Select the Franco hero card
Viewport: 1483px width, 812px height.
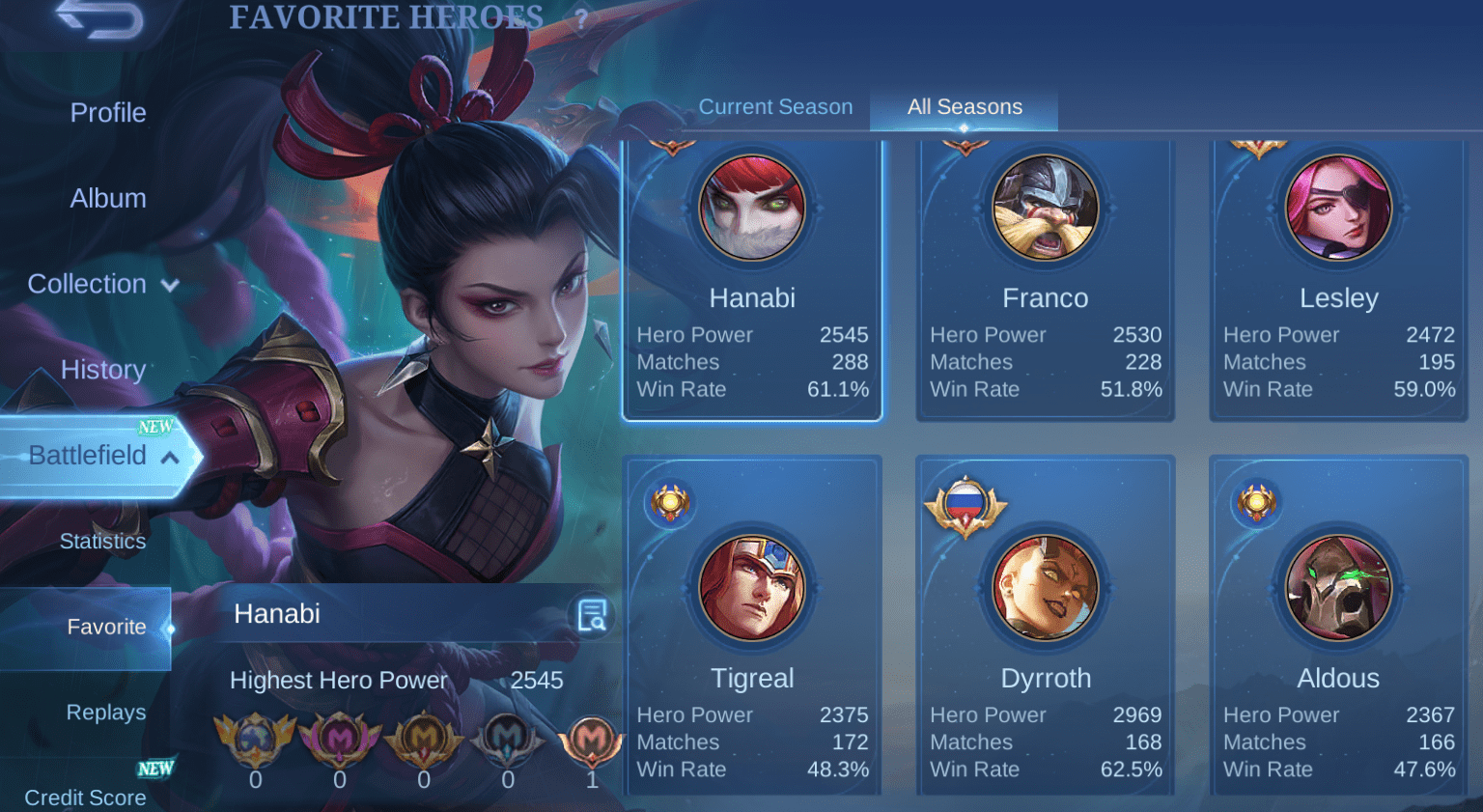1045,280
